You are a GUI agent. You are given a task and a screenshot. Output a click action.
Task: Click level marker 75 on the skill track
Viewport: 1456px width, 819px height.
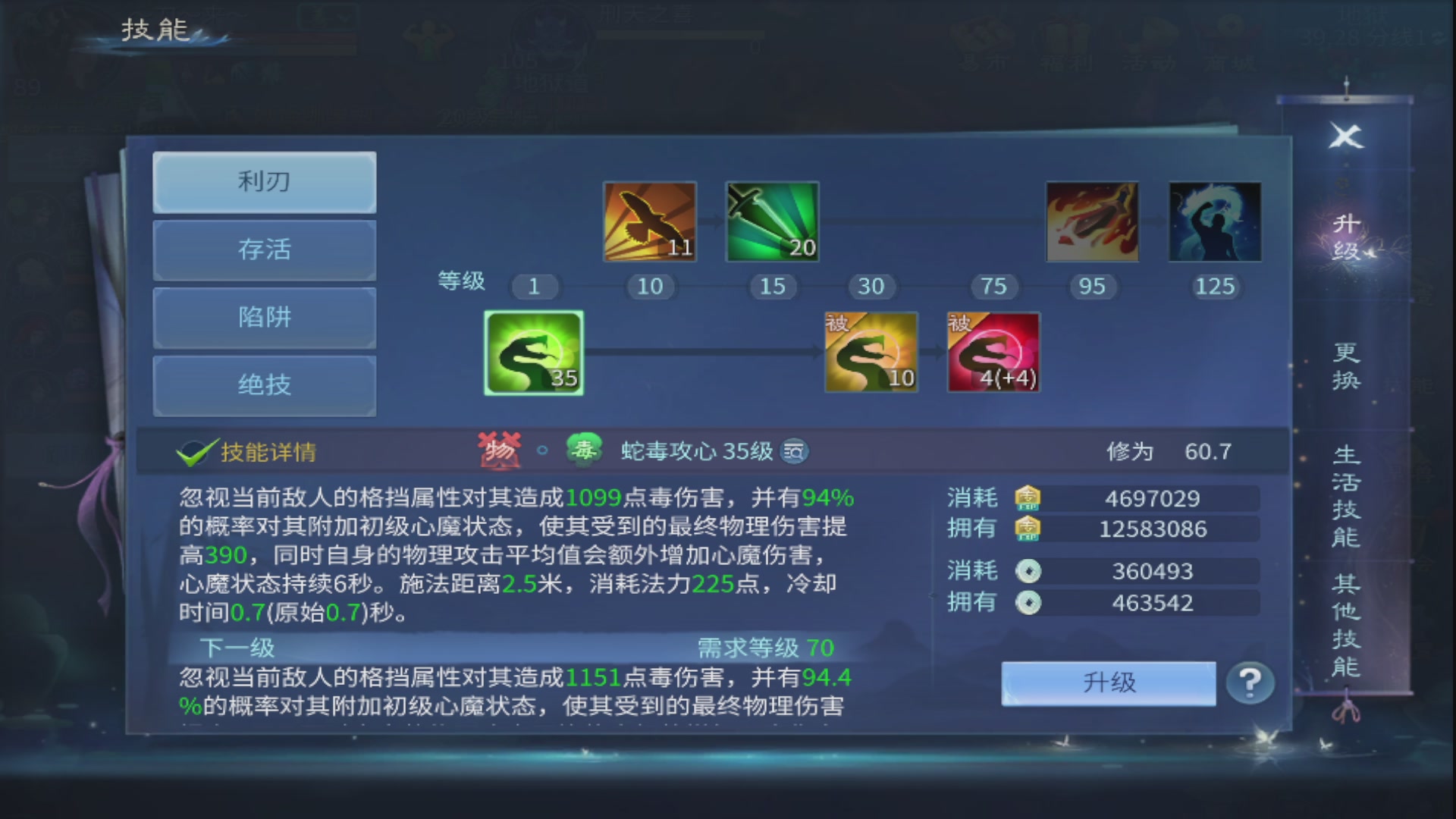coord(993,287)
